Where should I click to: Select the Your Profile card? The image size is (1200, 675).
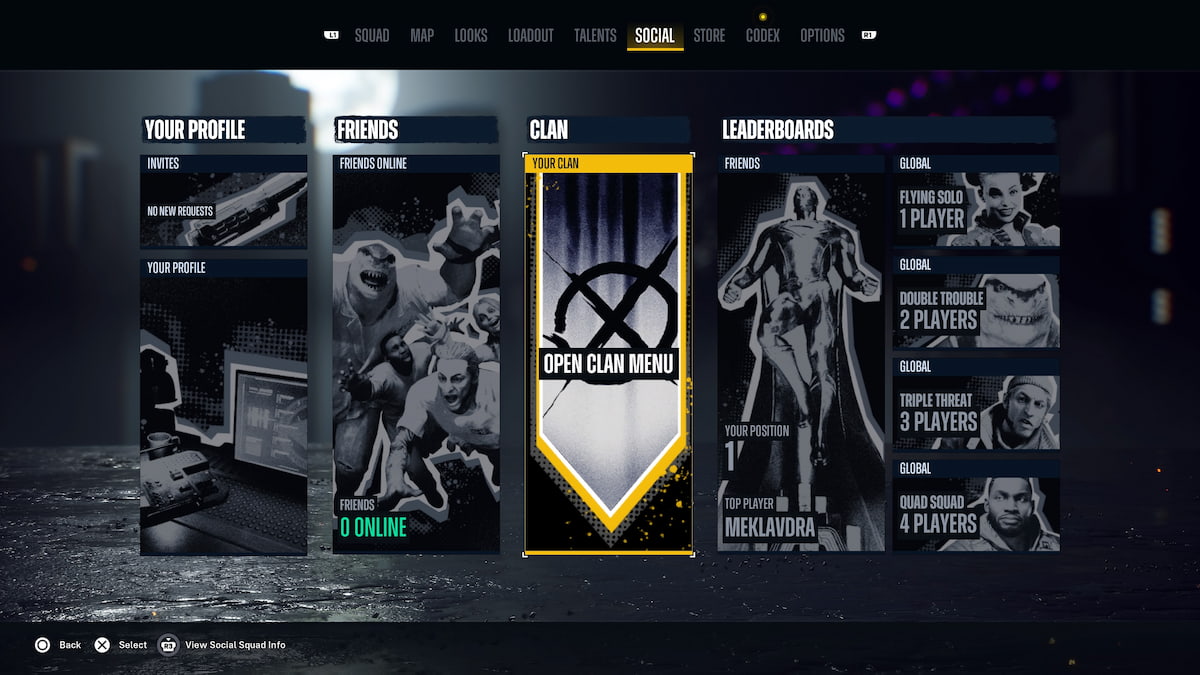pyautogui.click(x=223, y=407)
